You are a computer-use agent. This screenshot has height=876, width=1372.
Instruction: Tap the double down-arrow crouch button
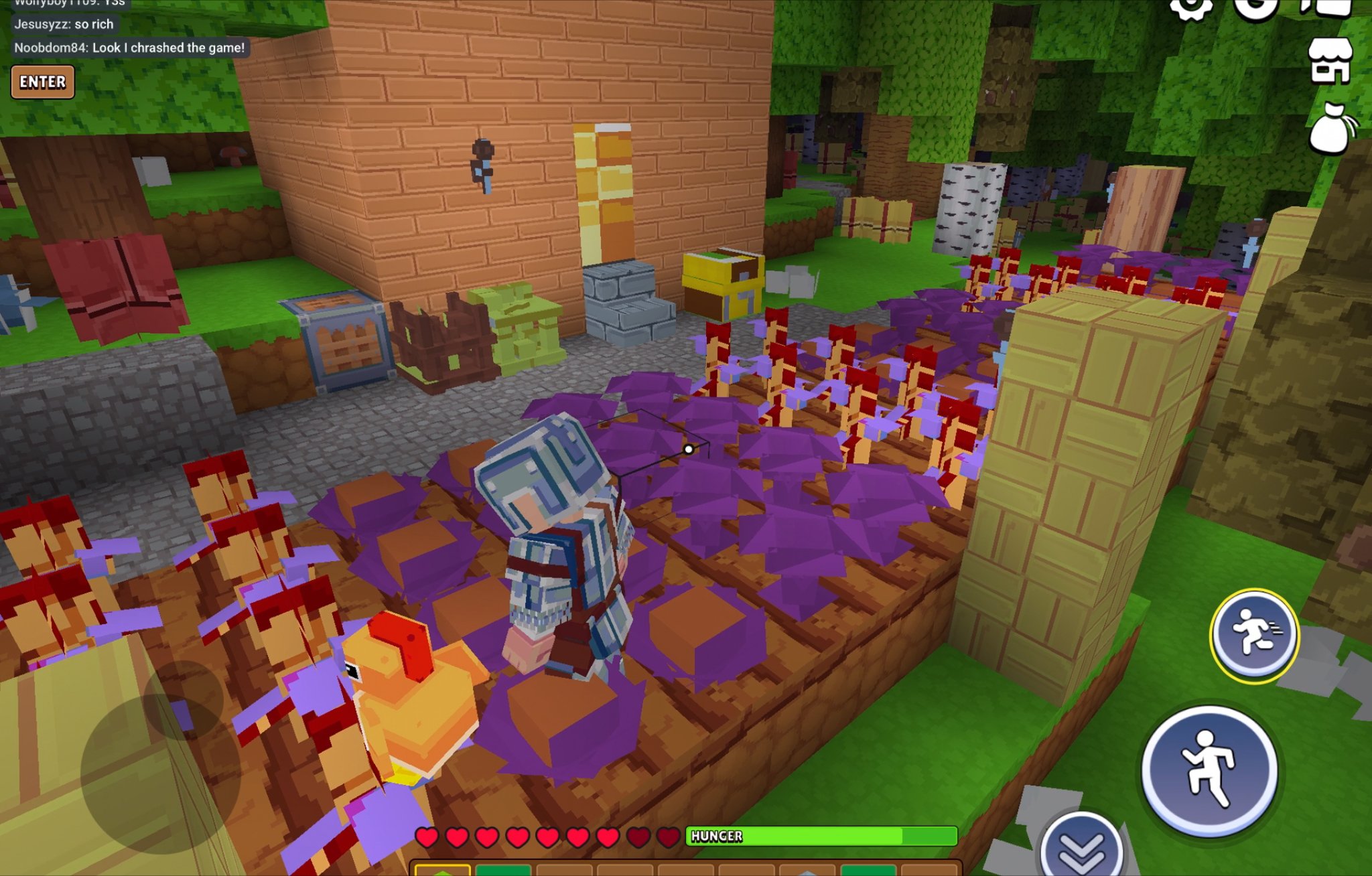(x=1081, y=849)
